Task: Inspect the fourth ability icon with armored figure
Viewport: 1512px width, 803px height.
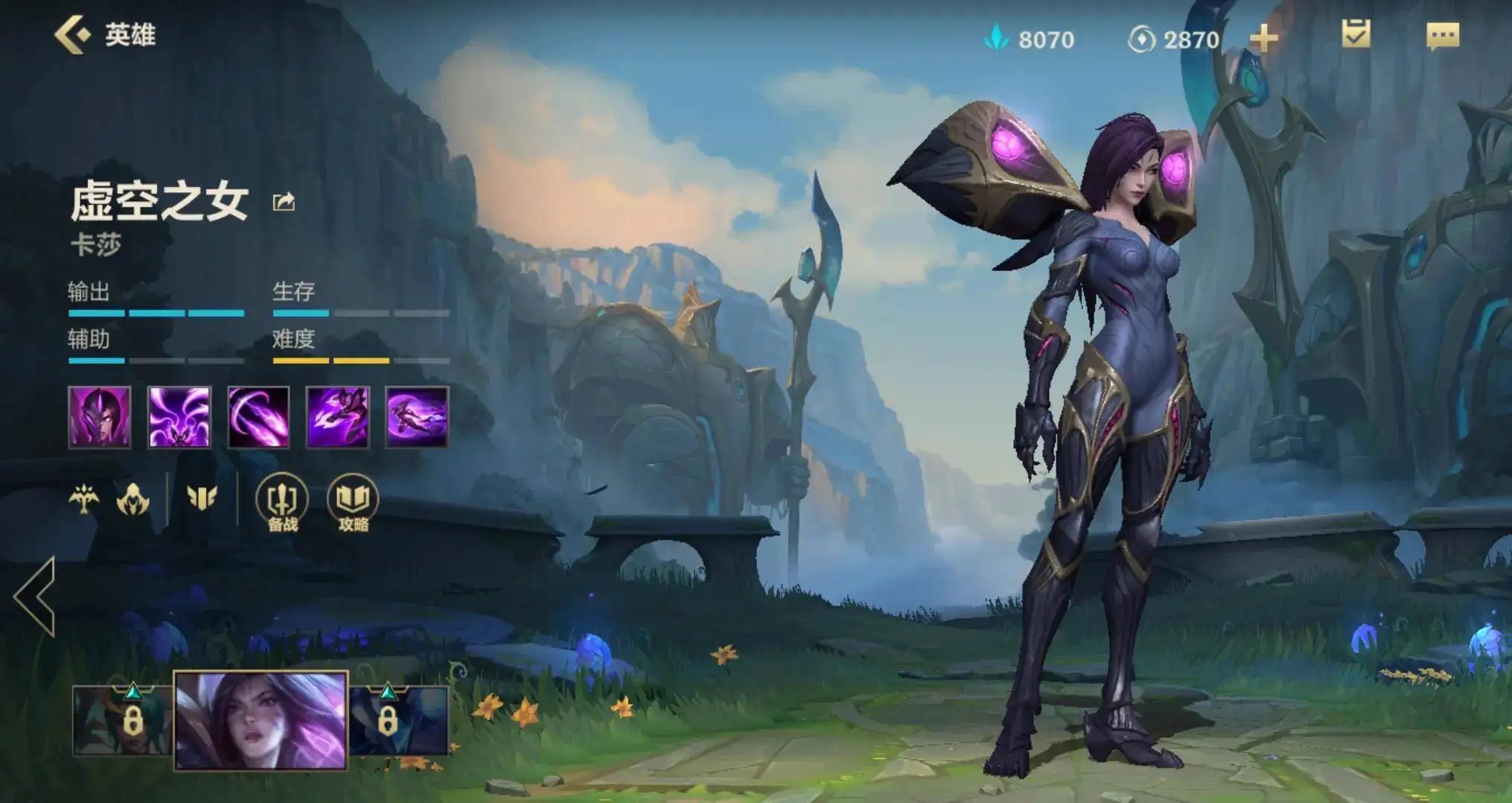Action: tap(338, 417)
